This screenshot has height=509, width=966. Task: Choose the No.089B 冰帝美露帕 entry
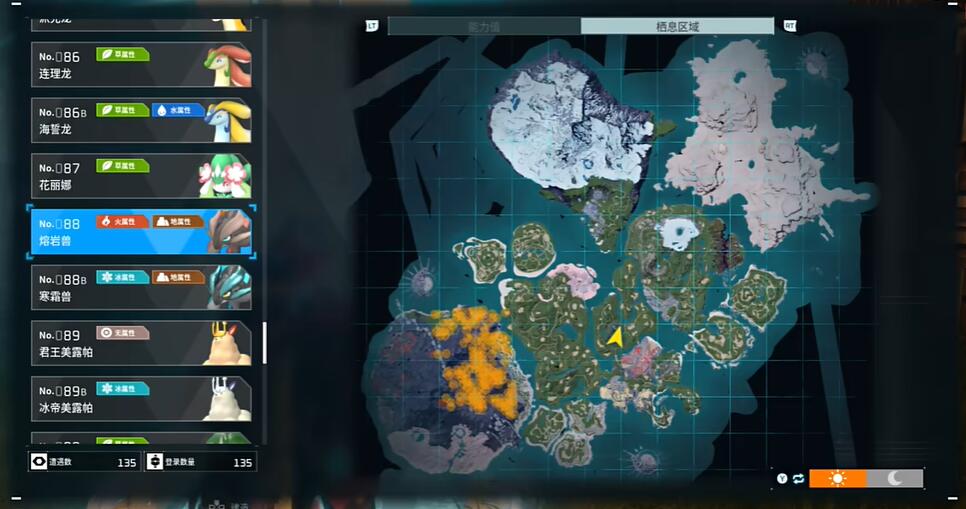[x=140, y=399]
